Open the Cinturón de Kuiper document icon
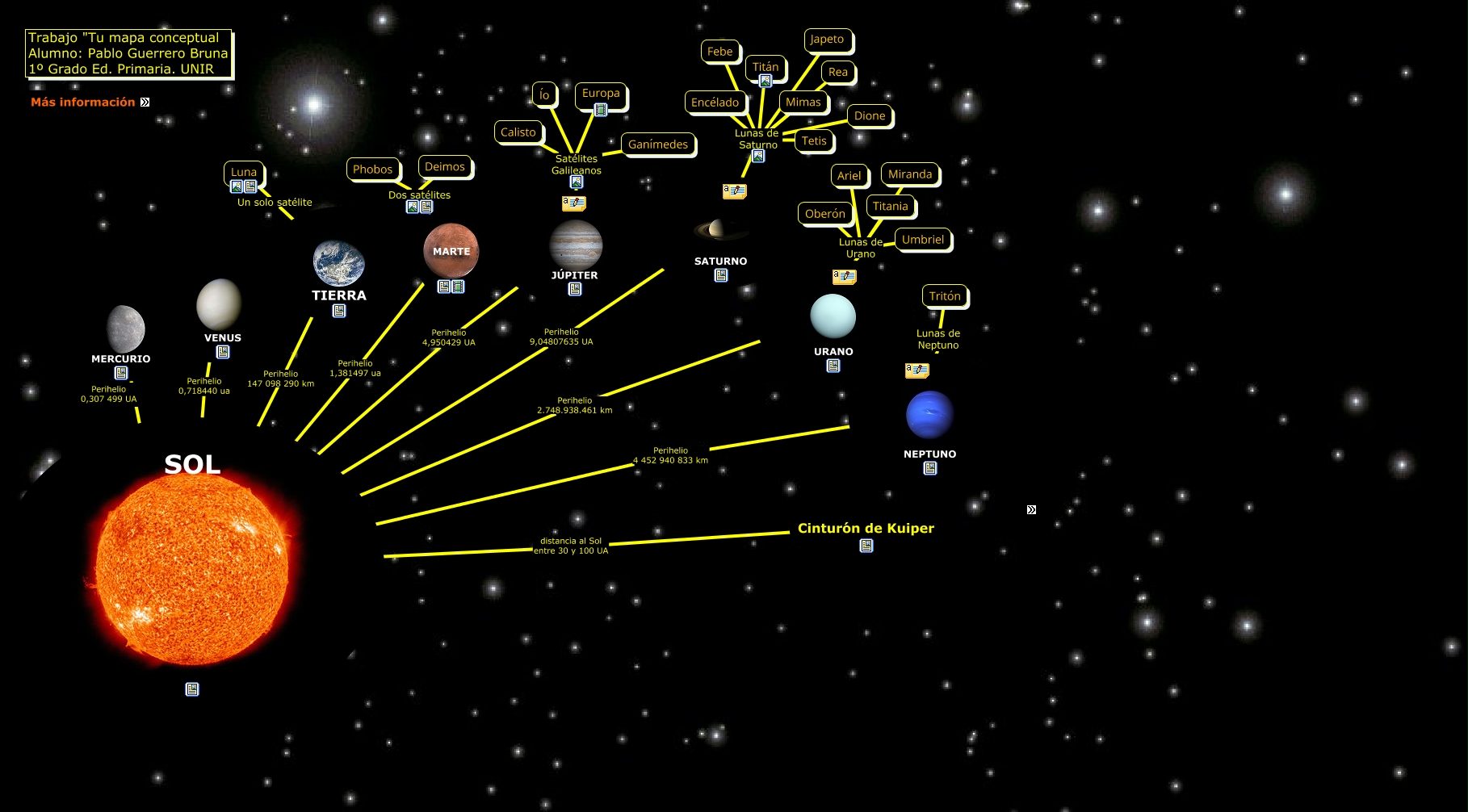 click(x=866, y=546)
